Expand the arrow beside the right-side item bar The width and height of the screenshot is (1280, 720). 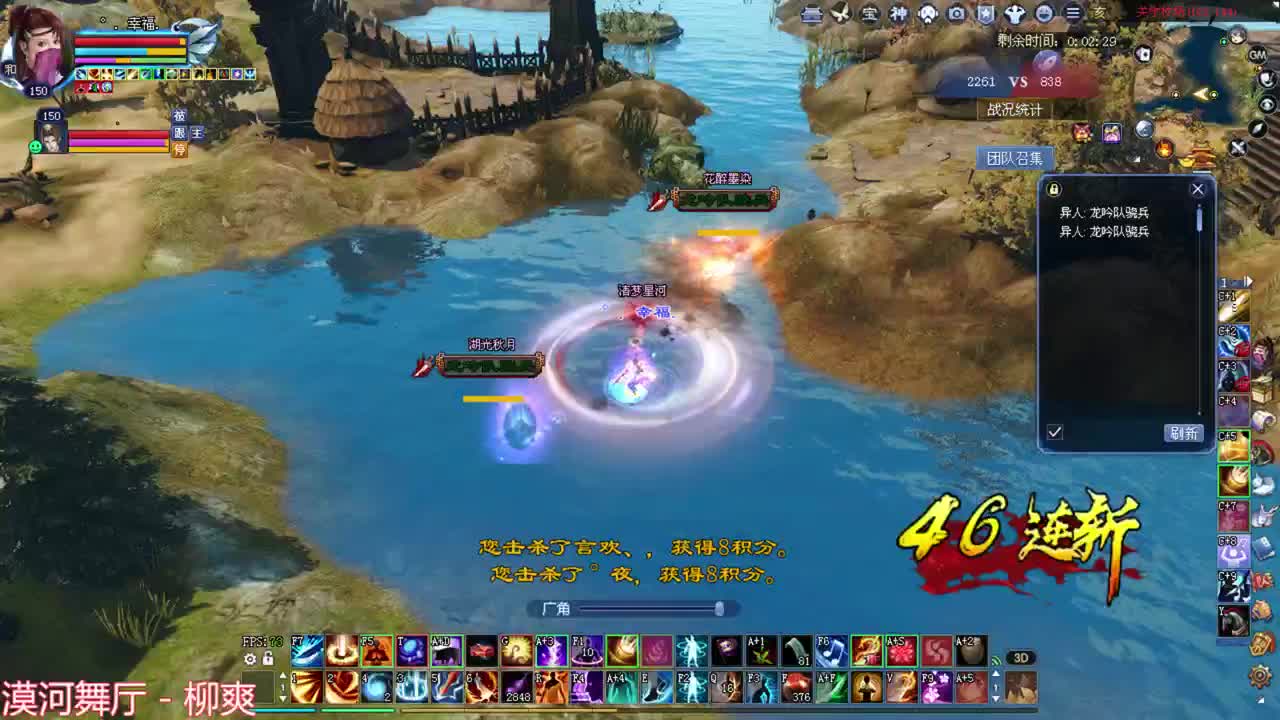pos(1249,281)
